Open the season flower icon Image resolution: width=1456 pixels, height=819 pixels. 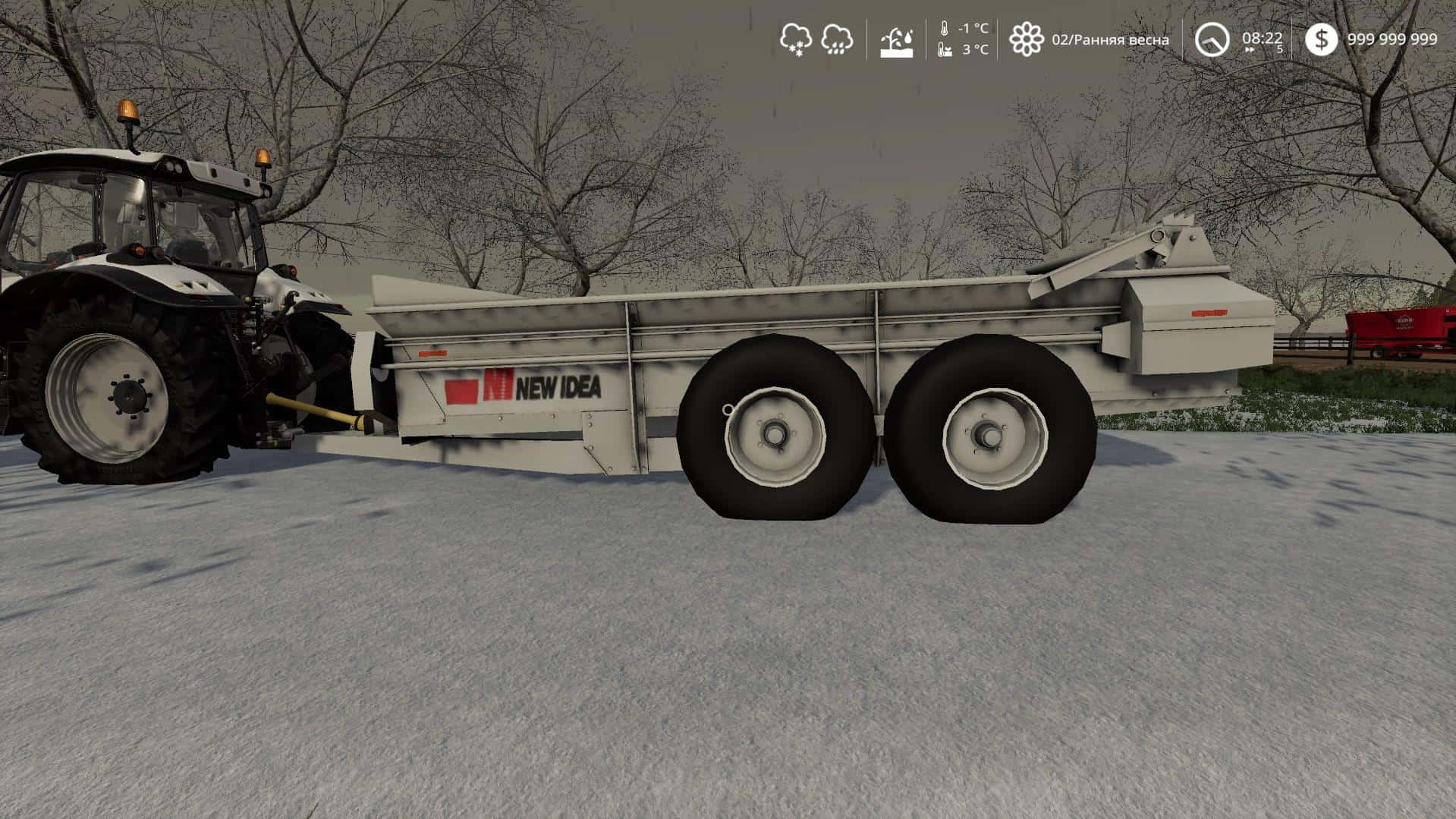[1026, 39]
